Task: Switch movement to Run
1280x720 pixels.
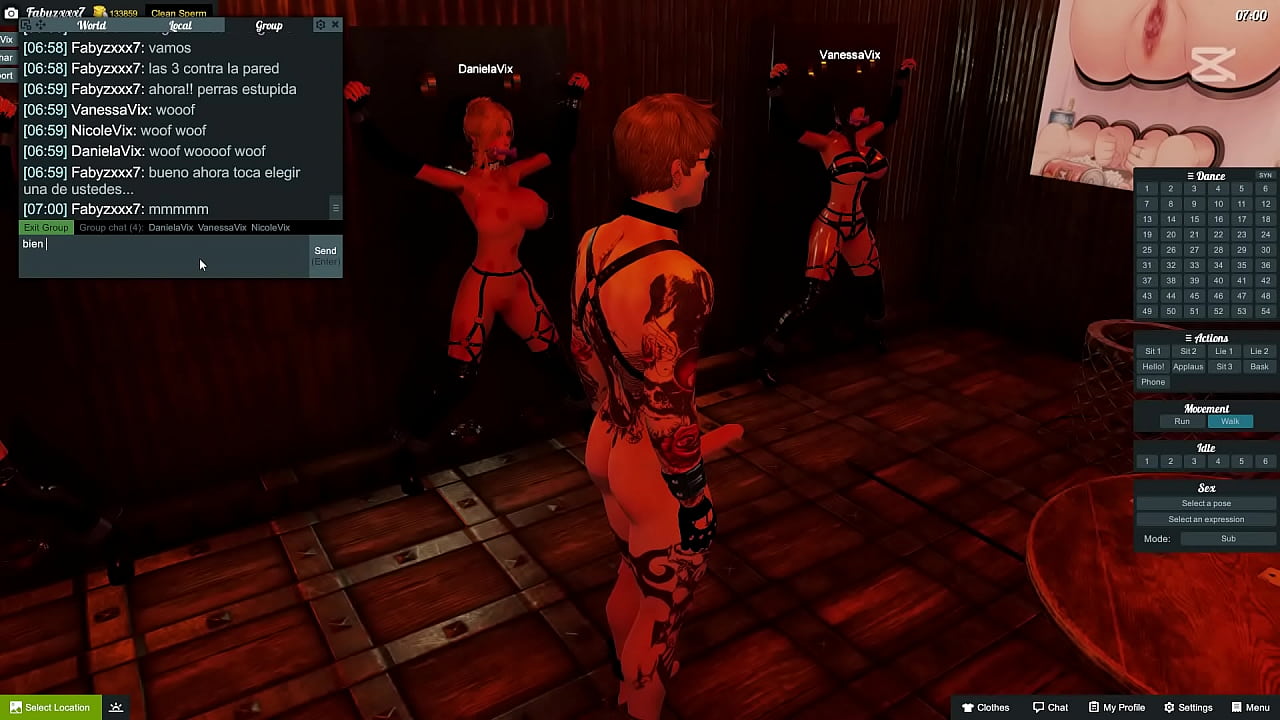Action: tap(1182, 422)
